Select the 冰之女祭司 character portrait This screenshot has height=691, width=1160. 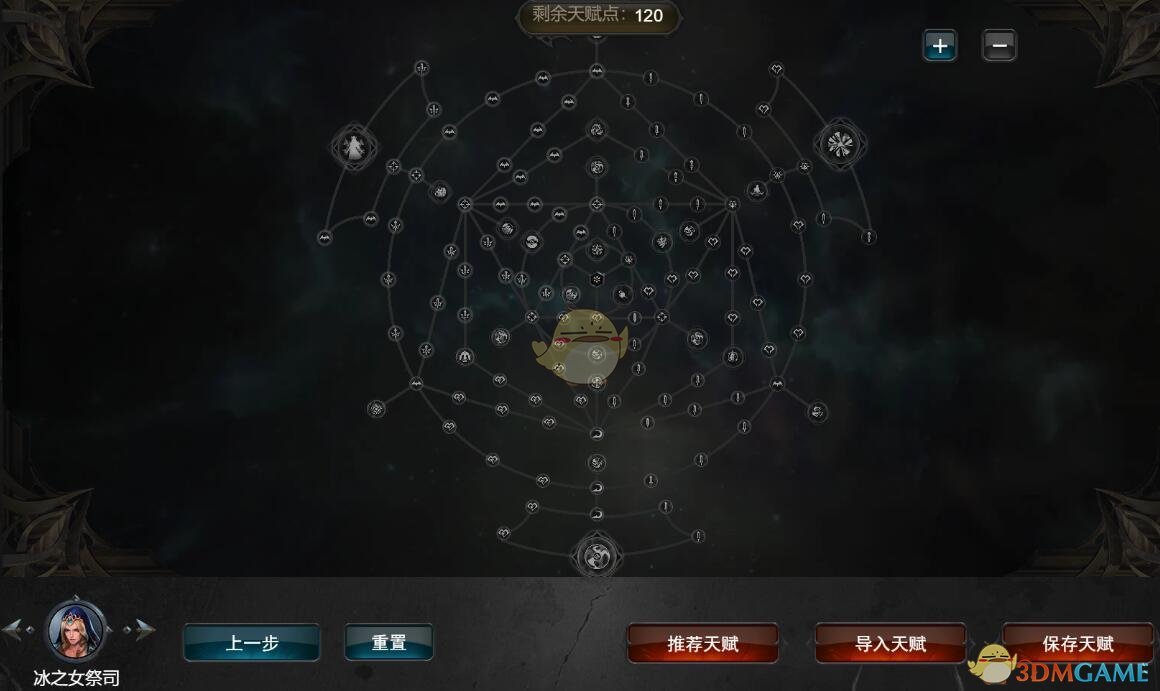pyautogui.click(x=77, y=628)
